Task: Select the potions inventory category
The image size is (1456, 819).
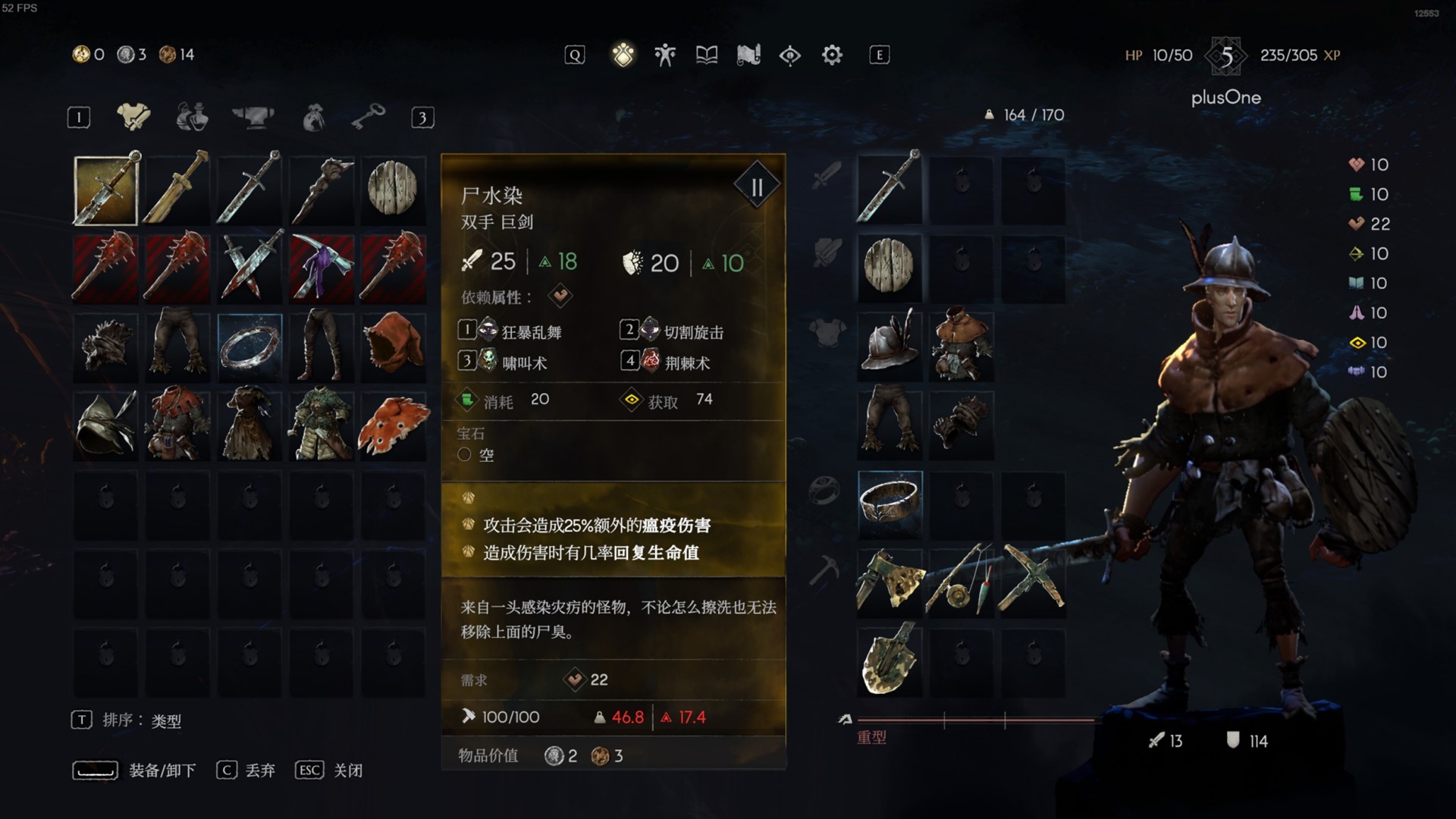Action: click(193, 118)
